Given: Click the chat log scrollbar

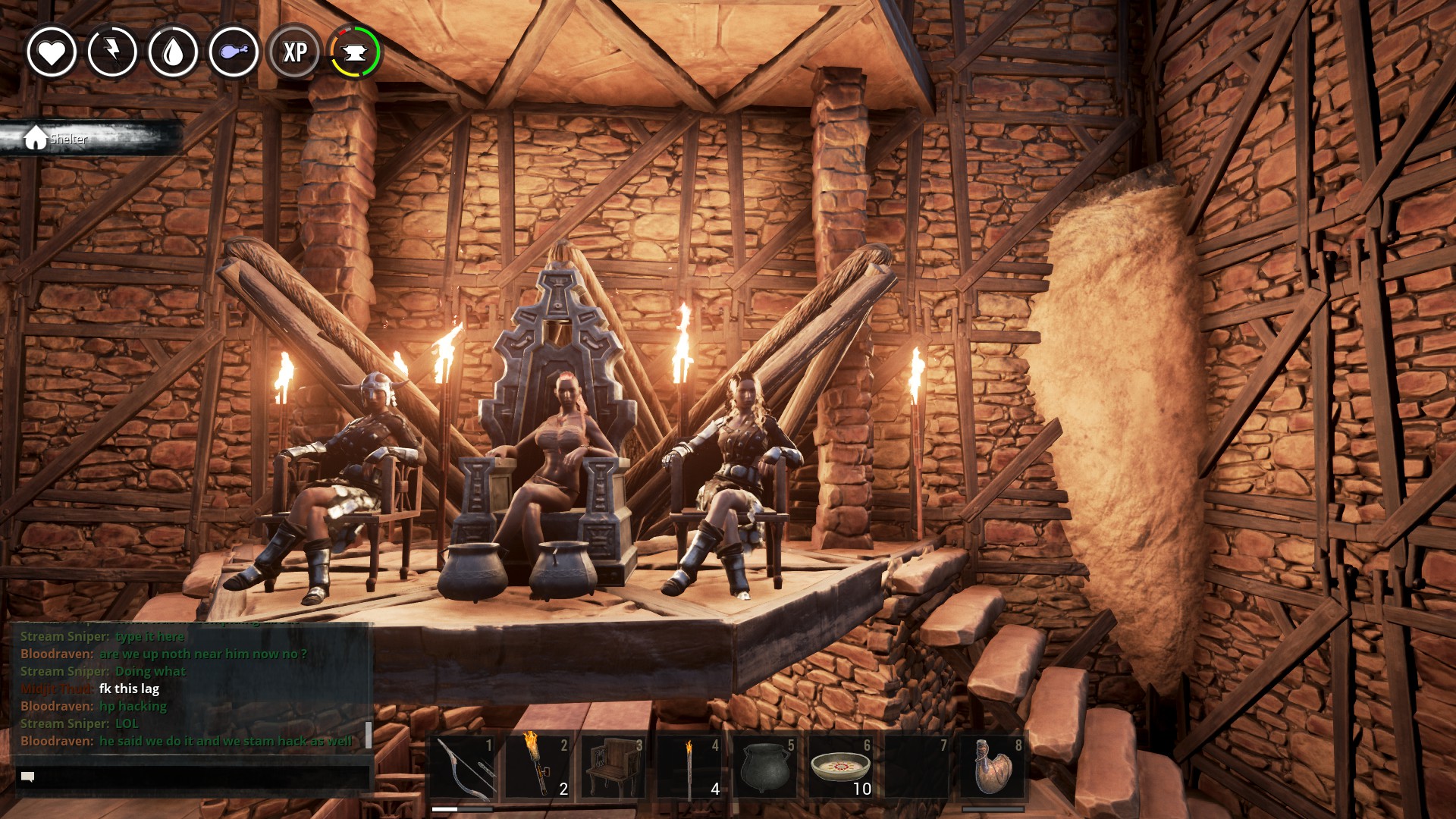Looking at the screenshot, I should (x=369, y=734).
